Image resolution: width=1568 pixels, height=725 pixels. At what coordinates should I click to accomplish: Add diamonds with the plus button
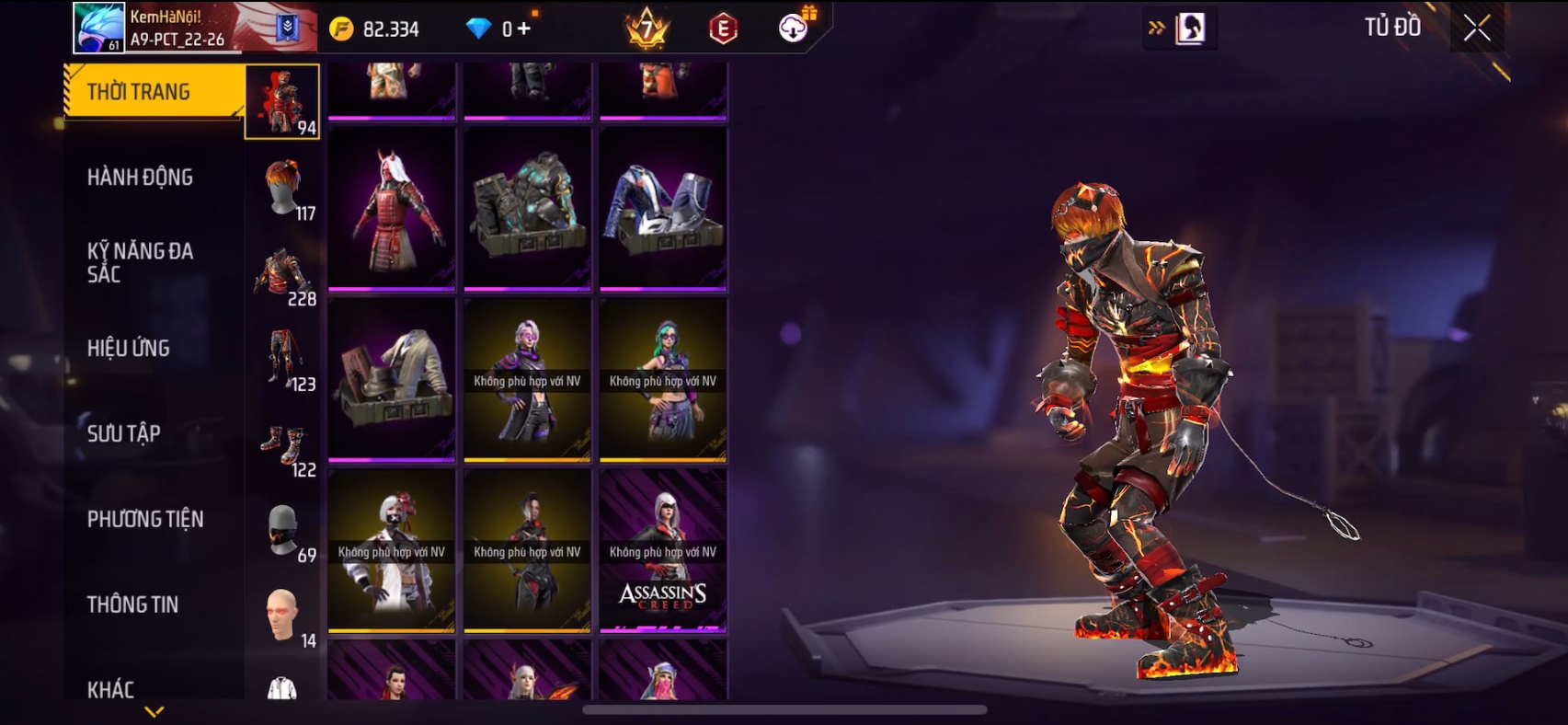[524, 29]
